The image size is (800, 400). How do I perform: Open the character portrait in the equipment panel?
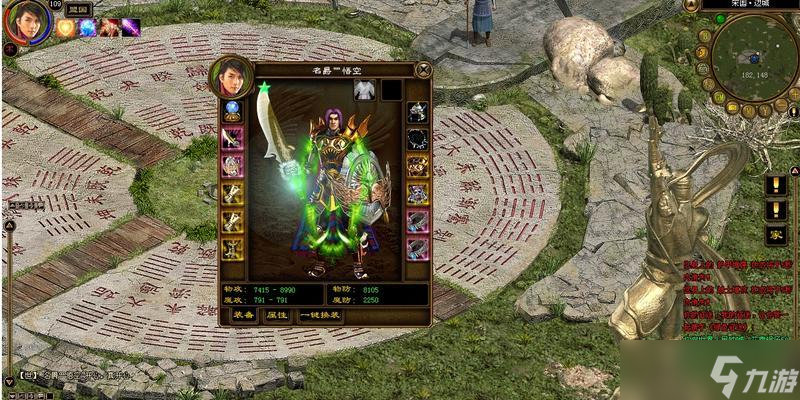[x=230, y=77]
